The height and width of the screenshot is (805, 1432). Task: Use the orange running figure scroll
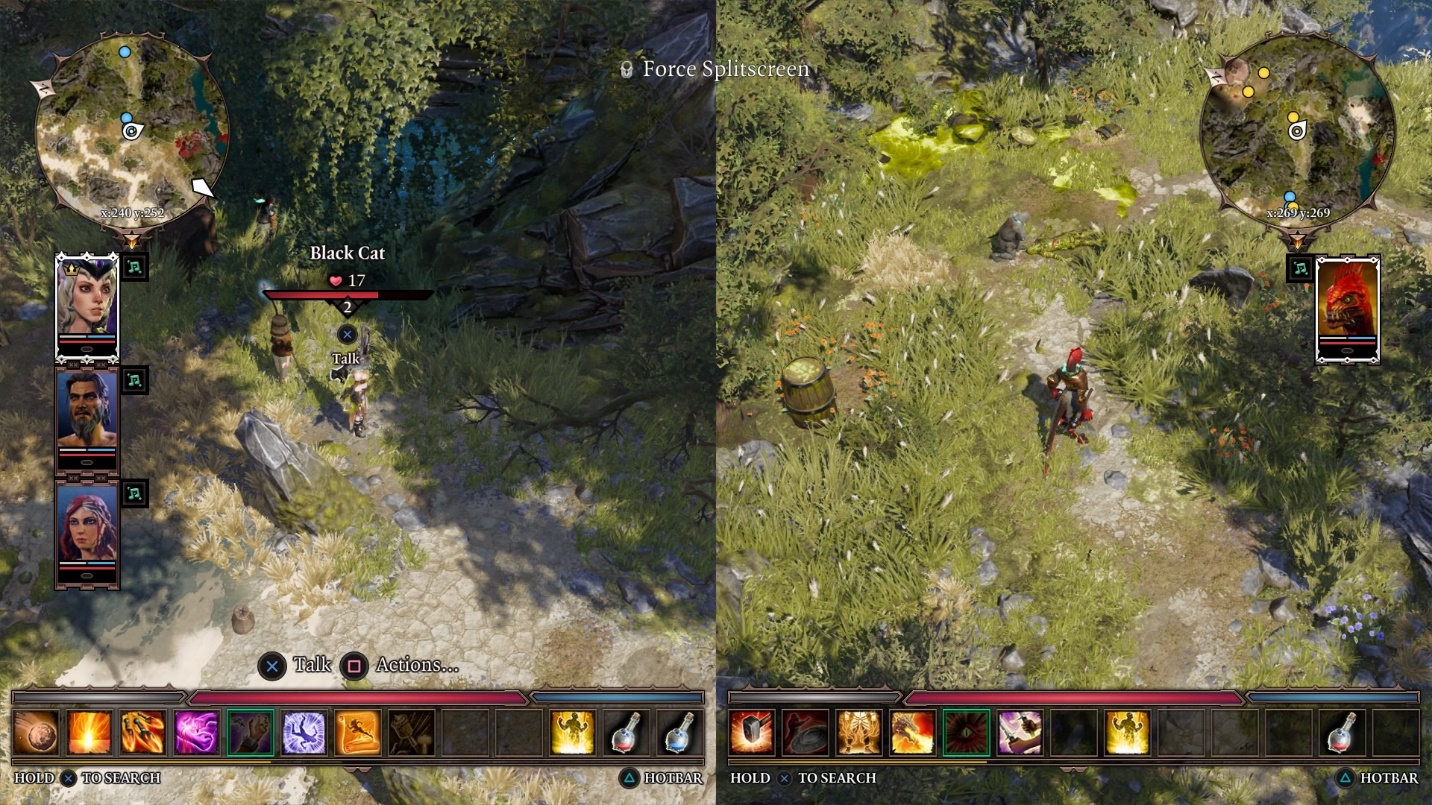358,732
